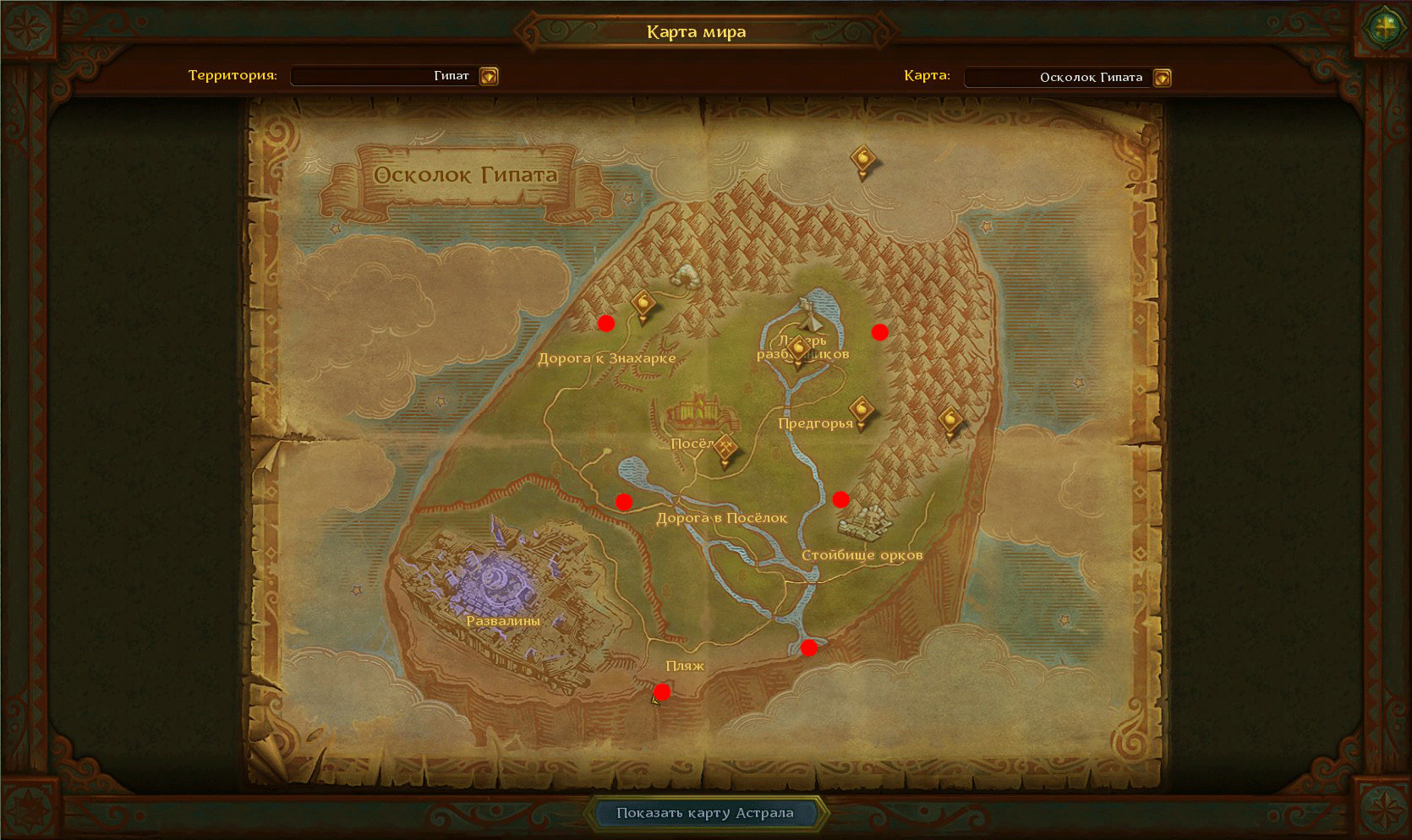Viewport: 1412px width, 840px height.
Task: Select the red dot above Стойбище орков
Action: pos(840,499)
